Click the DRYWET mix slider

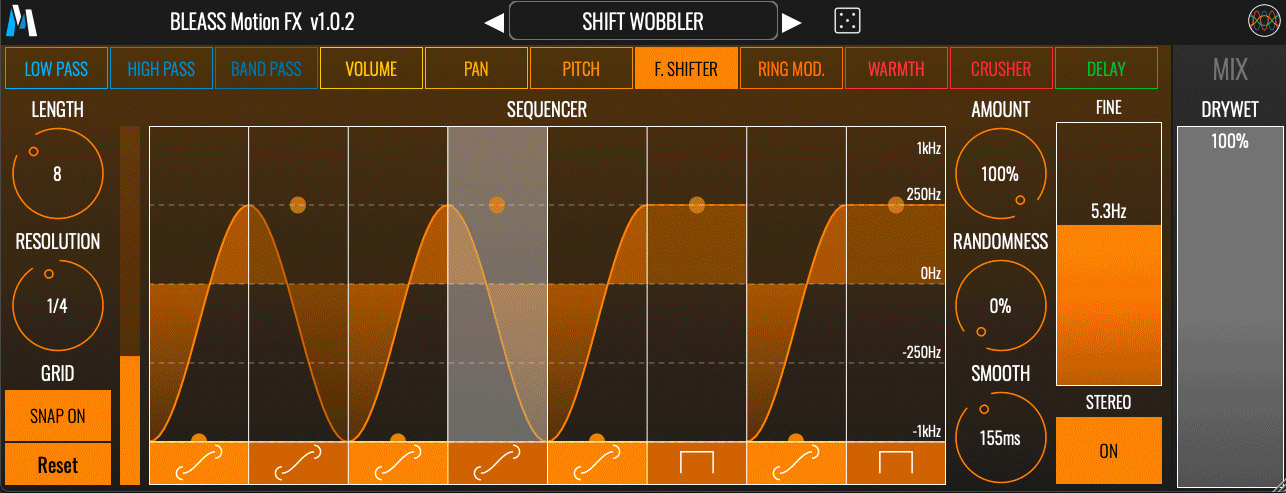(x=1229, y=310)
